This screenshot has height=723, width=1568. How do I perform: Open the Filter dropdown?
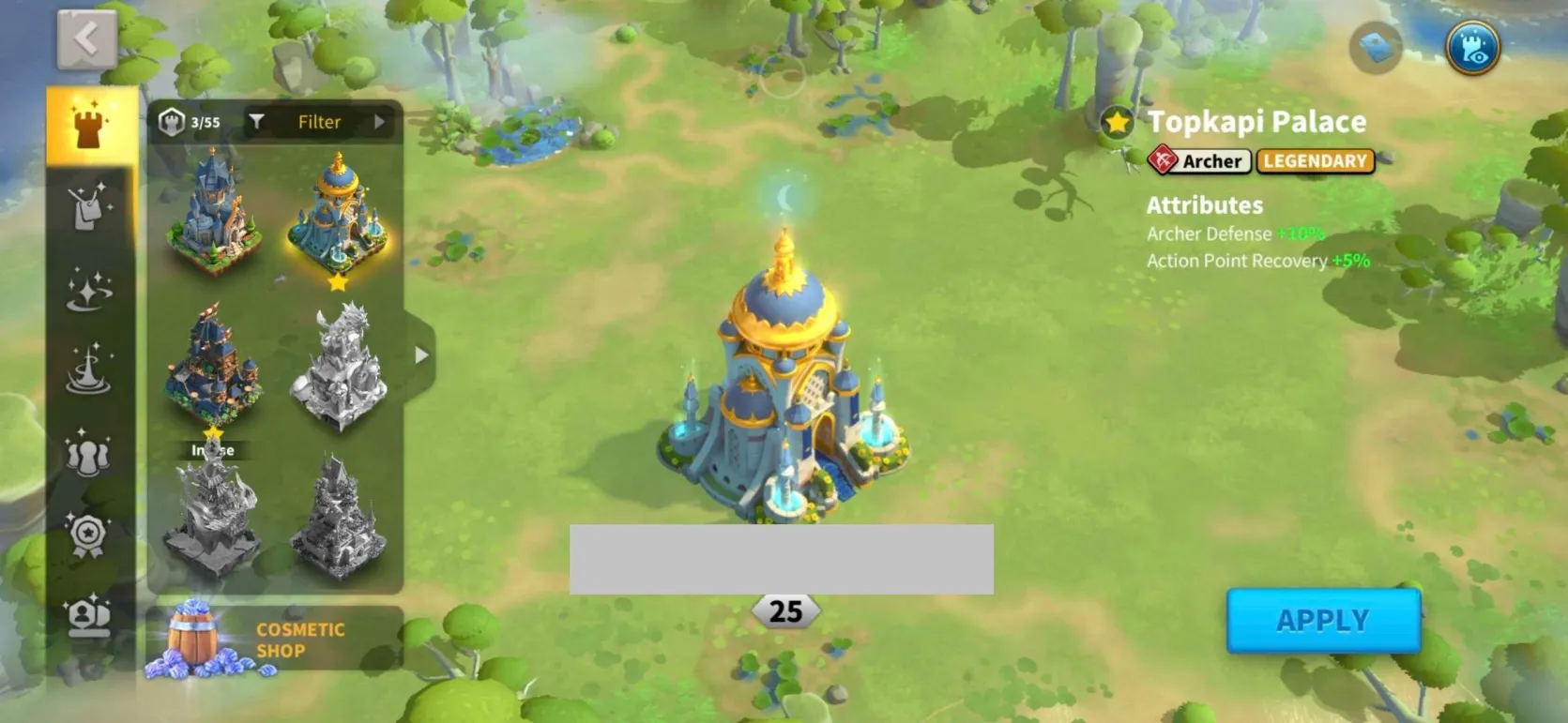[x=317, y=122]
